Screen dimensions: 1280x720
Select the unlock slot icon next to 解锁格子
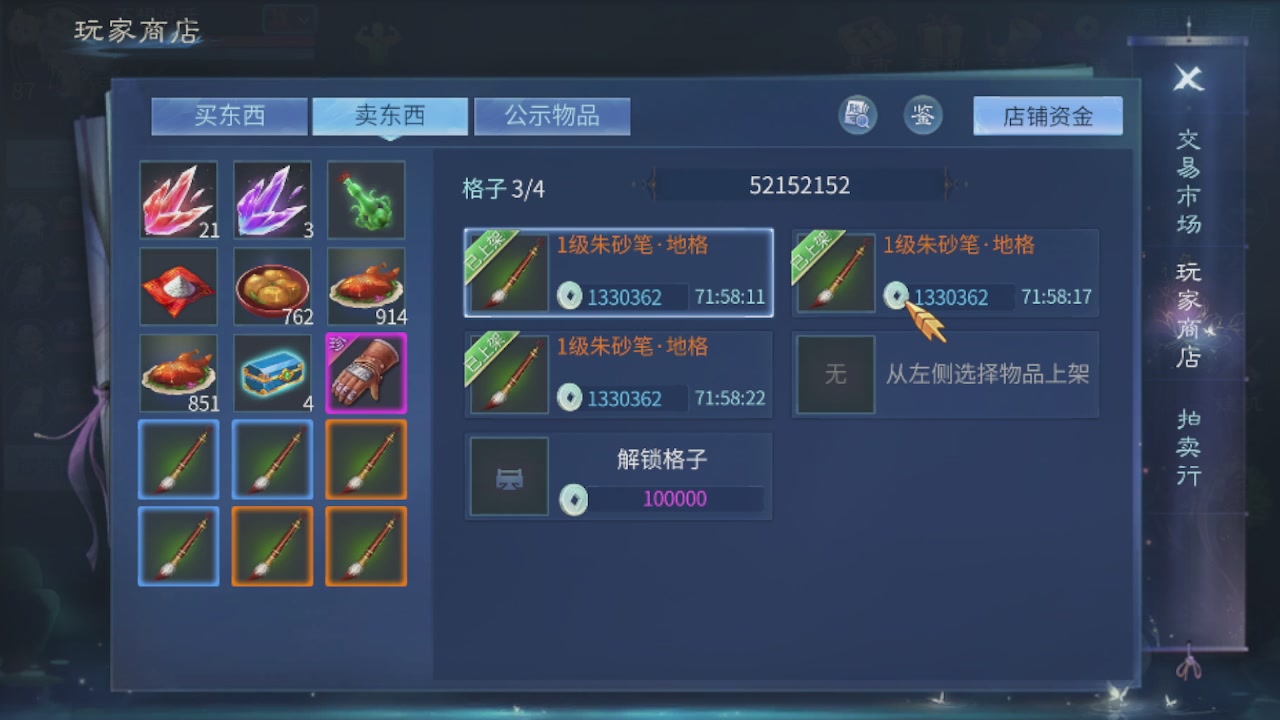click(508, 476)
